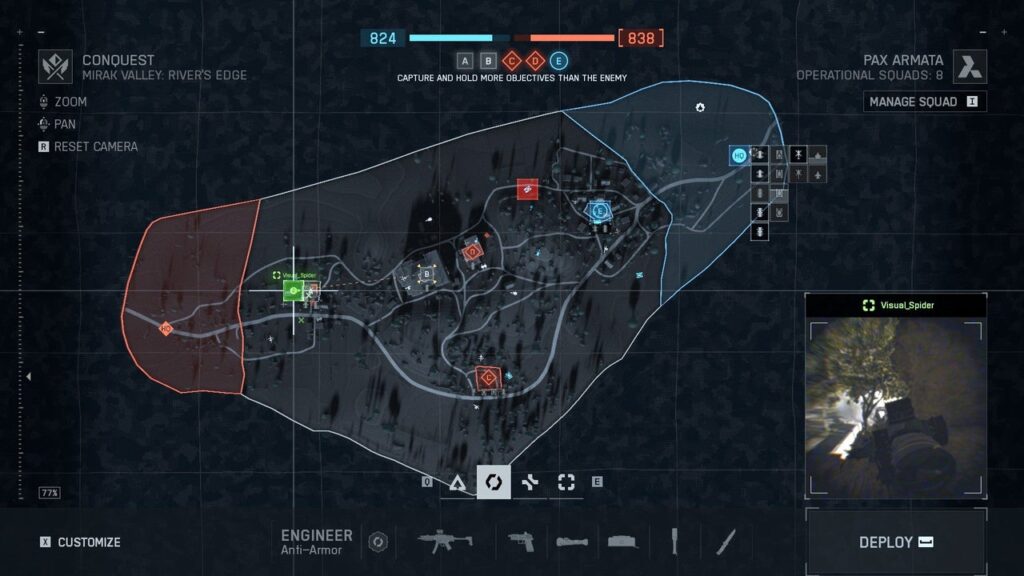Deploy into the match
The height and width of the screenshot is (576, 1024).
pos(896,542)
